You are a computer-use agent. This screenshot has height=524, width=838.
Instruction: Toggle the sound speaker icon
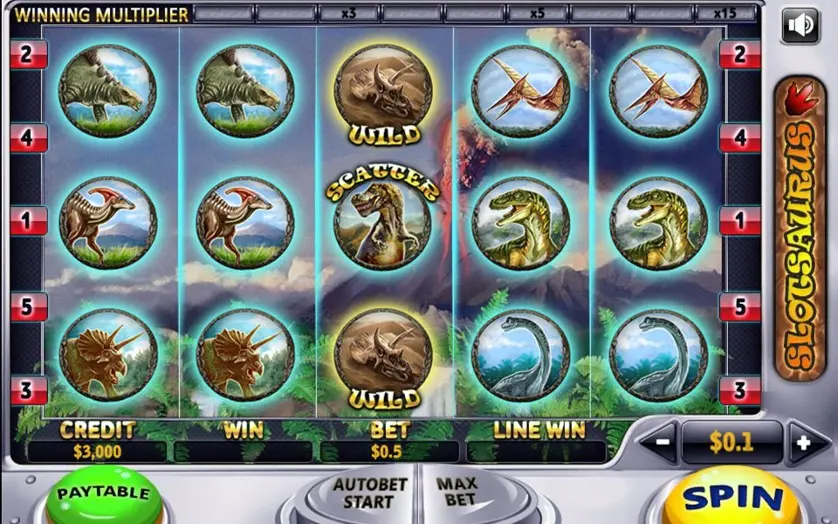coord(799,24)
